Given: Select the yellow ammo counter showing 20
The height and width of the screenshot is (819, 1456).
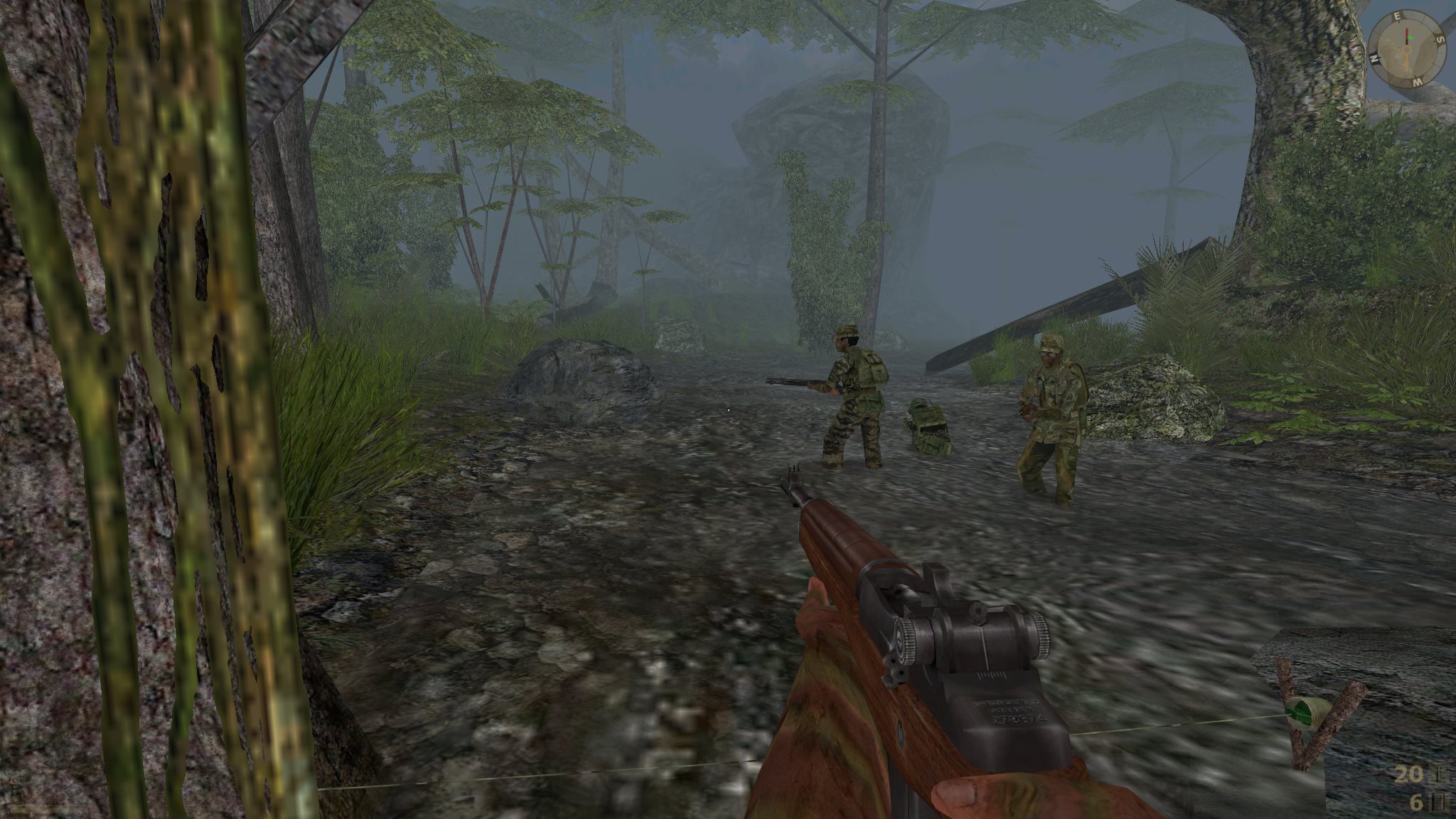Looking at the screenshot, I should (x=1408, y=775).
